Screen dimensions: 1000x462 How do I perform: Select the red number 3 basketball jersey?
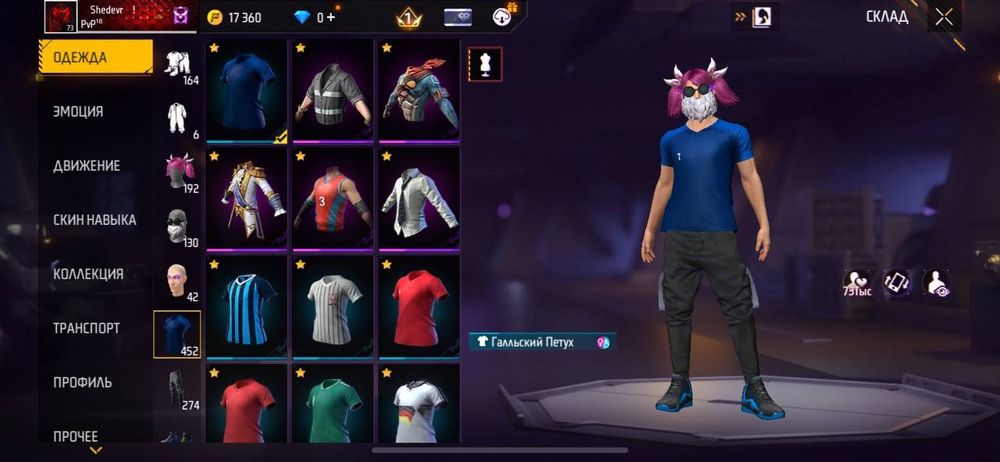click(334, 198)
